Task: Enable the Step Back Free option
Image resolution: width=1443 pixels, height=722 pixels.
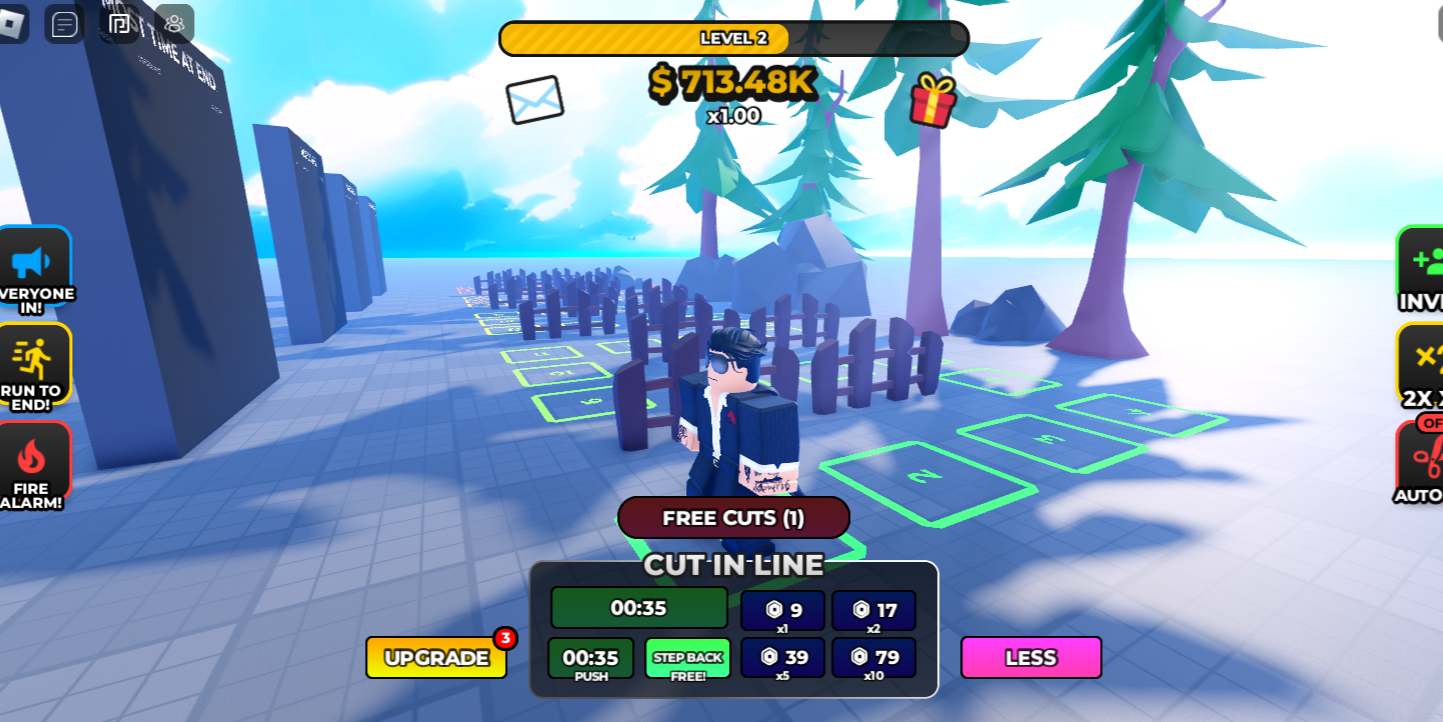Action: (x=687, y=658)
